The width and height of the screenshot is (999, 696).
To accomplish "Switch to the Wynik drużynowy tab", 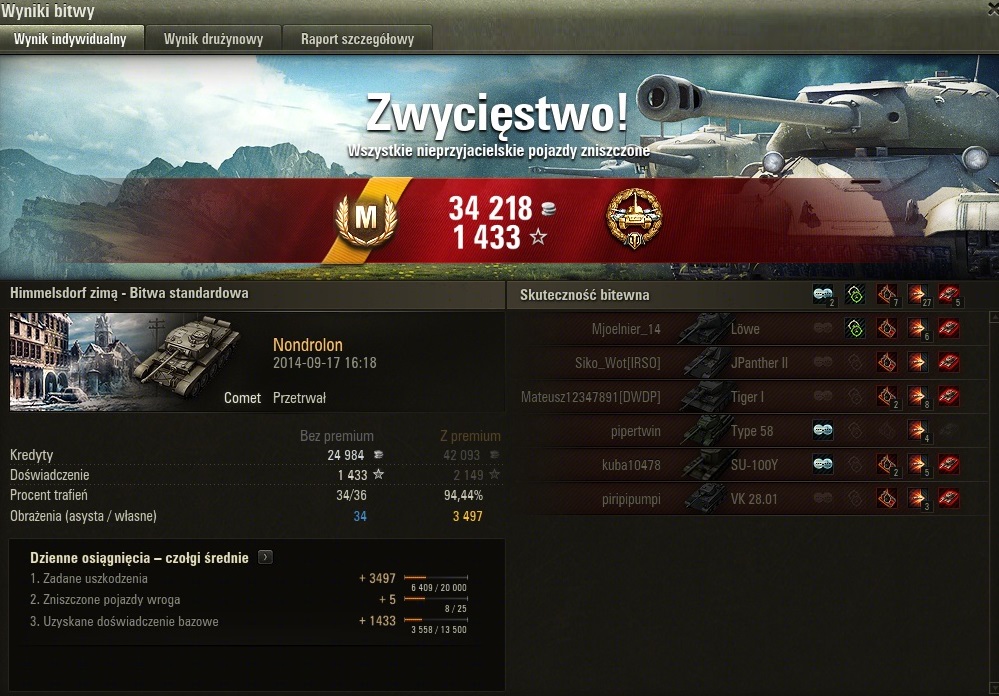I will tap(213, 39).
